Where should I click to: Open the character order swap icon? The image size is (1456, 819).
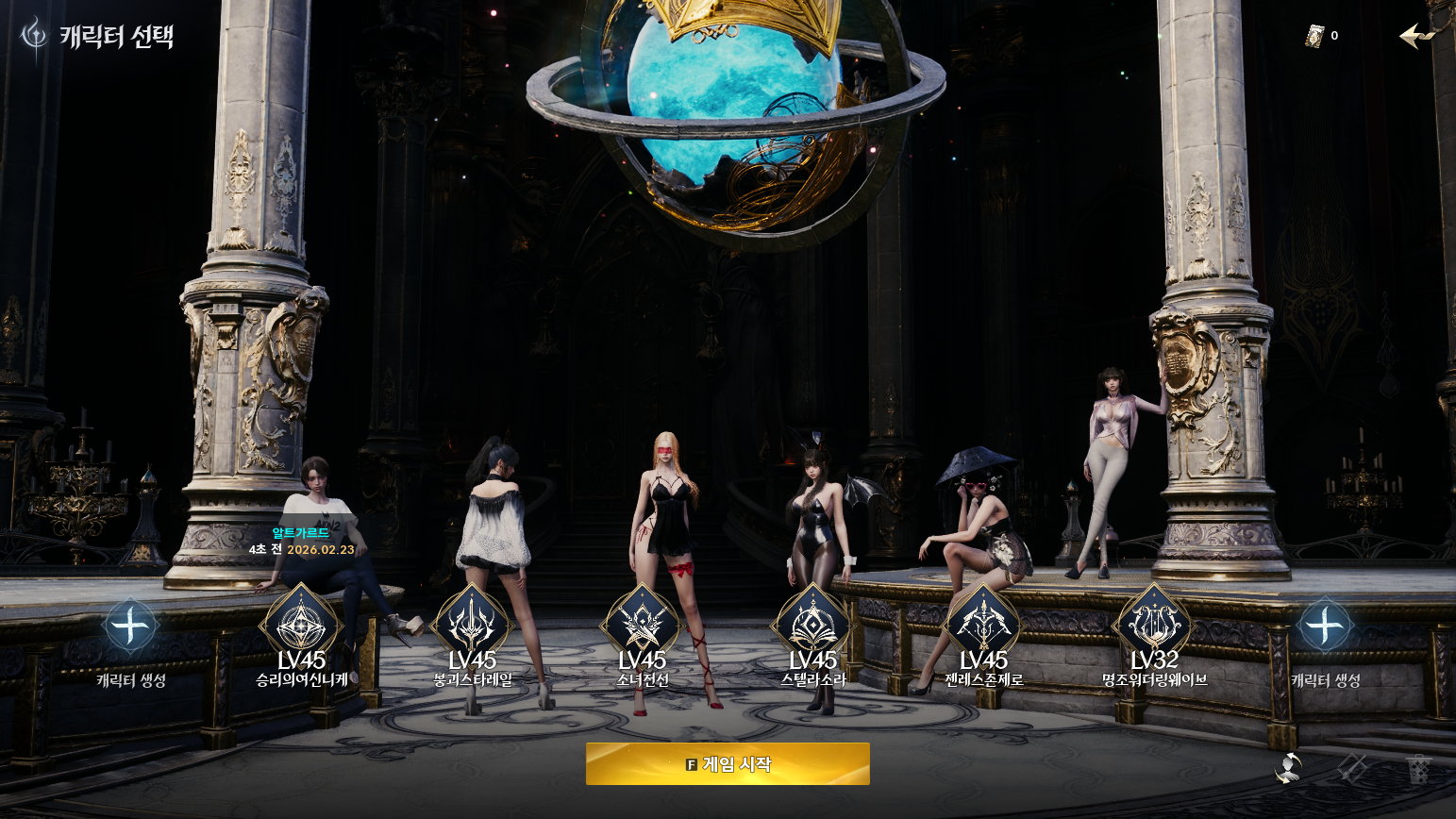[x=1288, y=768]
